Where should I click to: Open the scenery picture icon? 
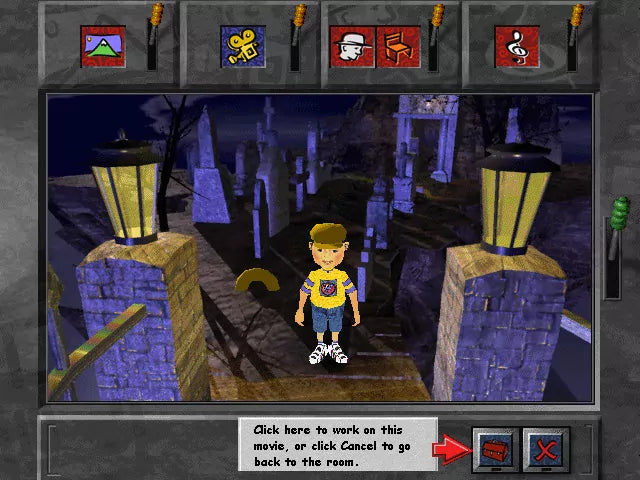103,46
